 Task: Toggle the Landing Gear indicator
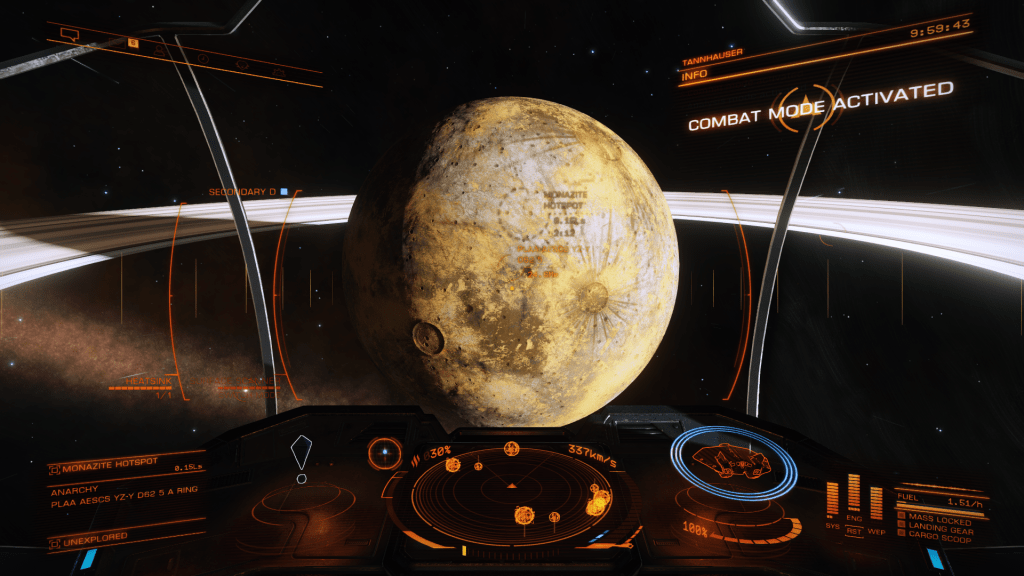[x=941, y=530]
